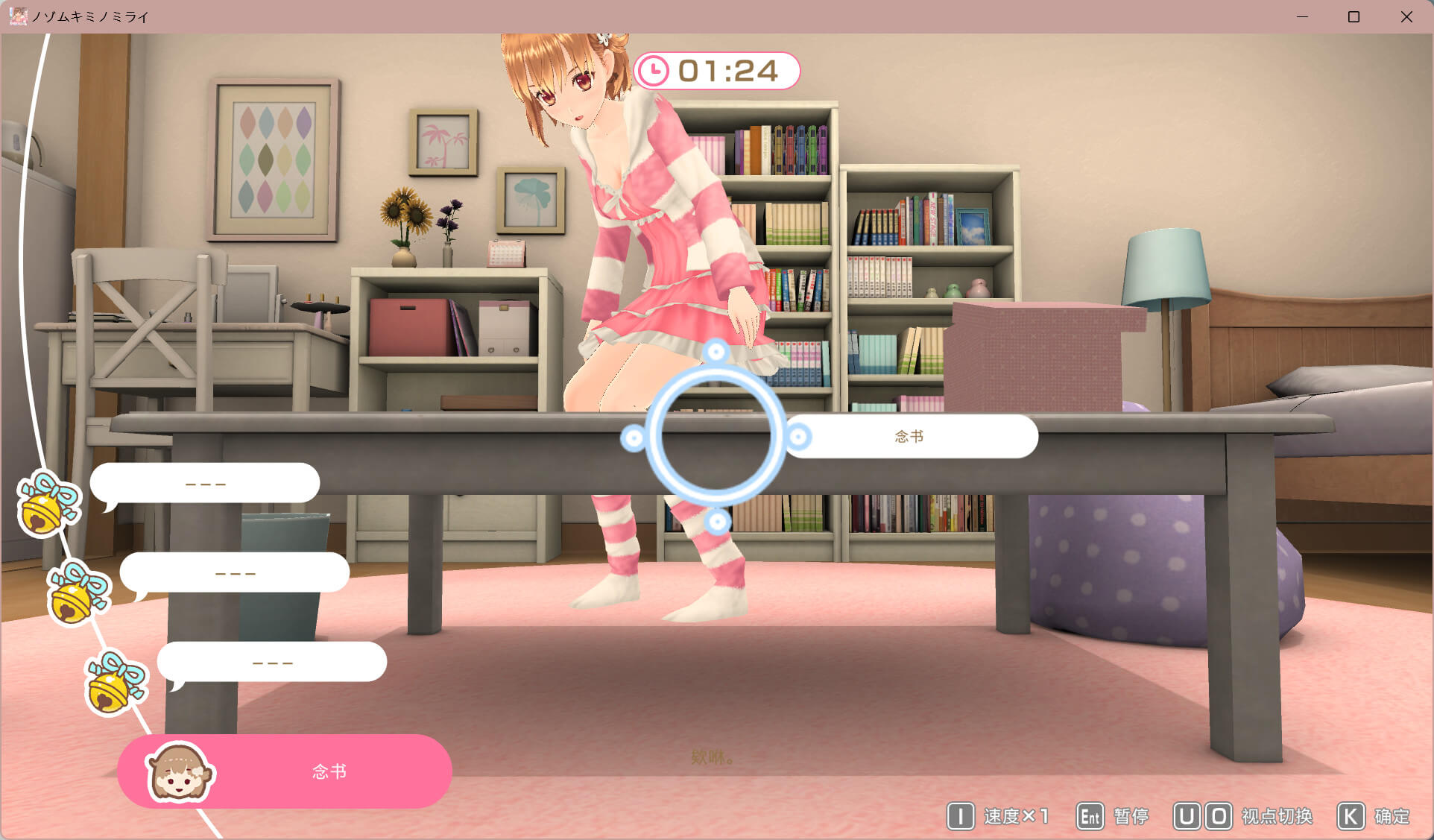Select the top node of the selection ring

click(x=716, y=351)
